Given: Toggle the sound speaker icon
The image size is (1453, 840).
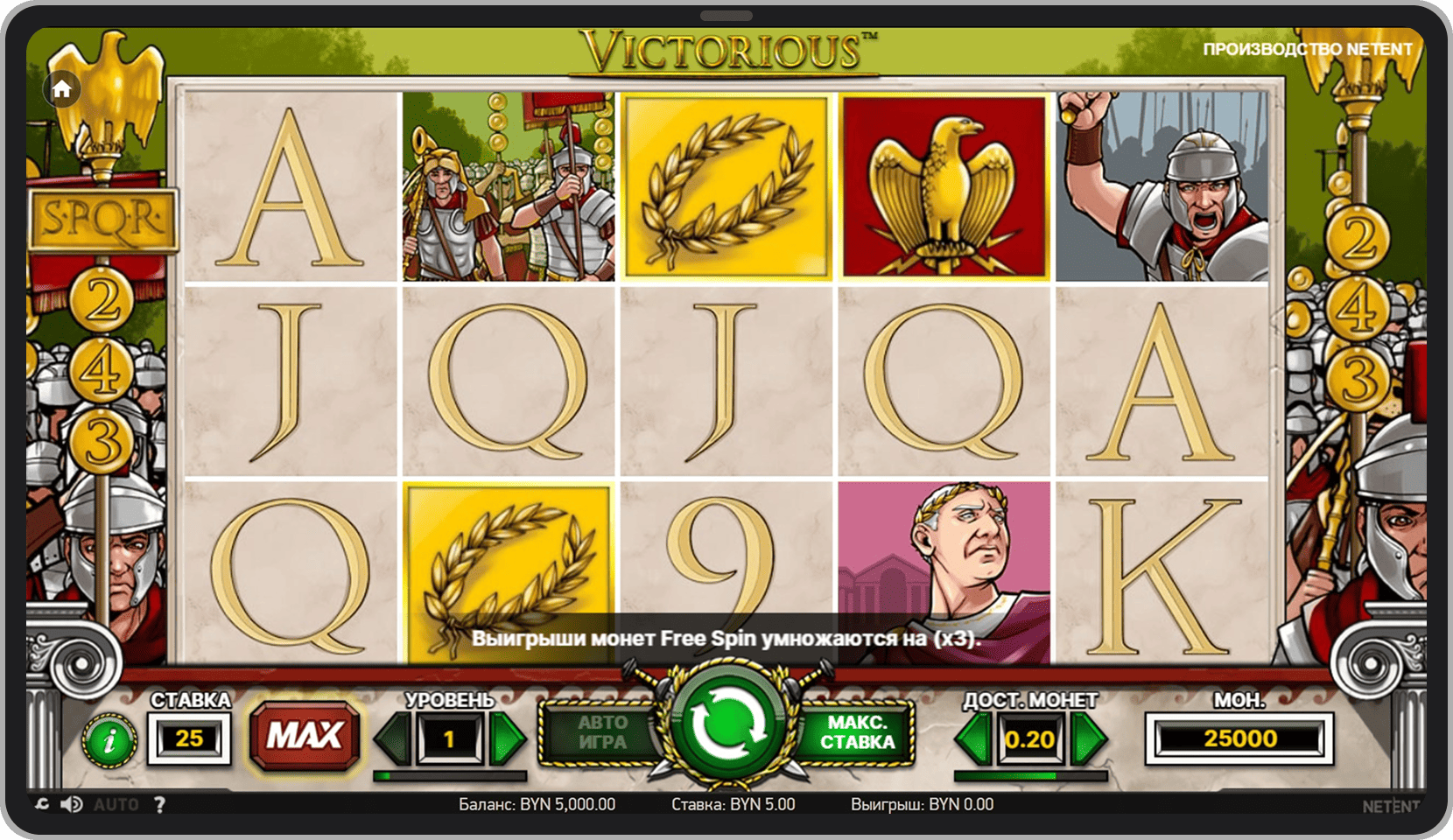Looking at the screenshot, I should 72,804.
